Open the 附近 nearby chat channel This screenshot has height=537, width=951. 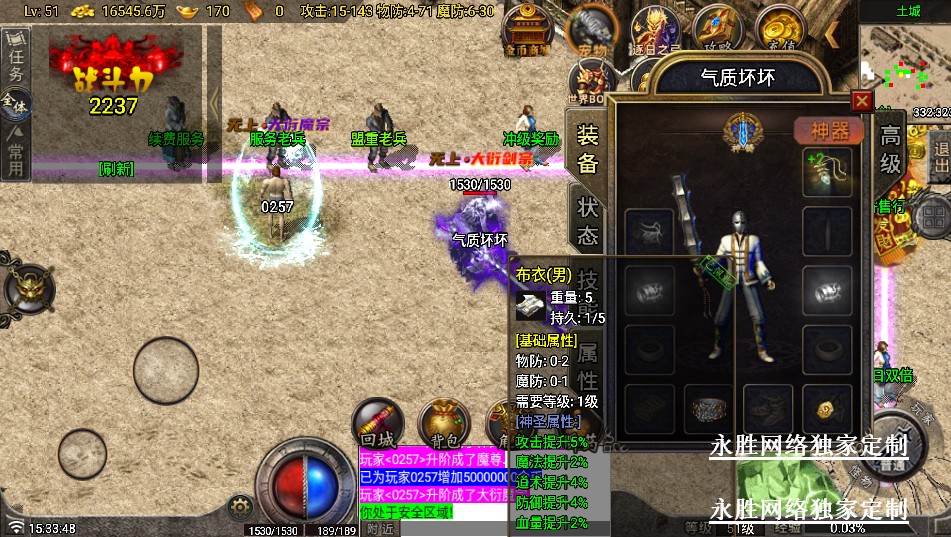[380, 528]
